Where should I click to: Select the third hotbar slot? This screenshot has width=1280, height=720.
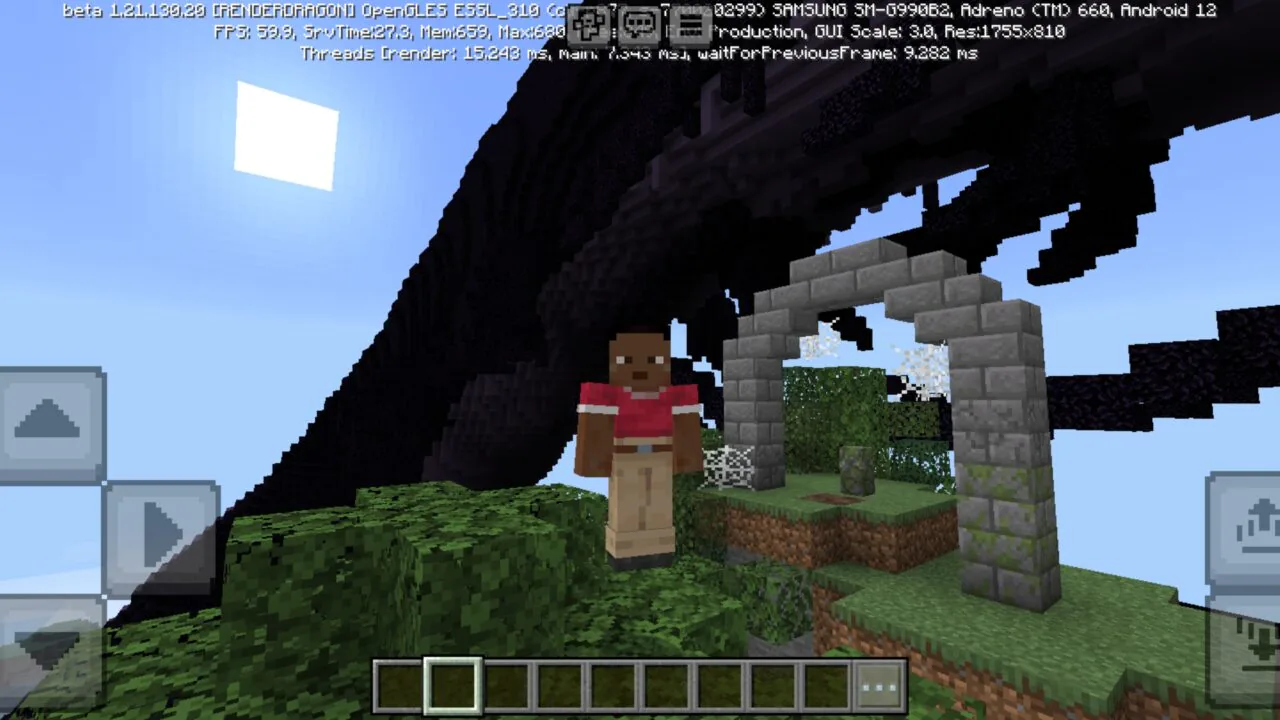(505, 686)
